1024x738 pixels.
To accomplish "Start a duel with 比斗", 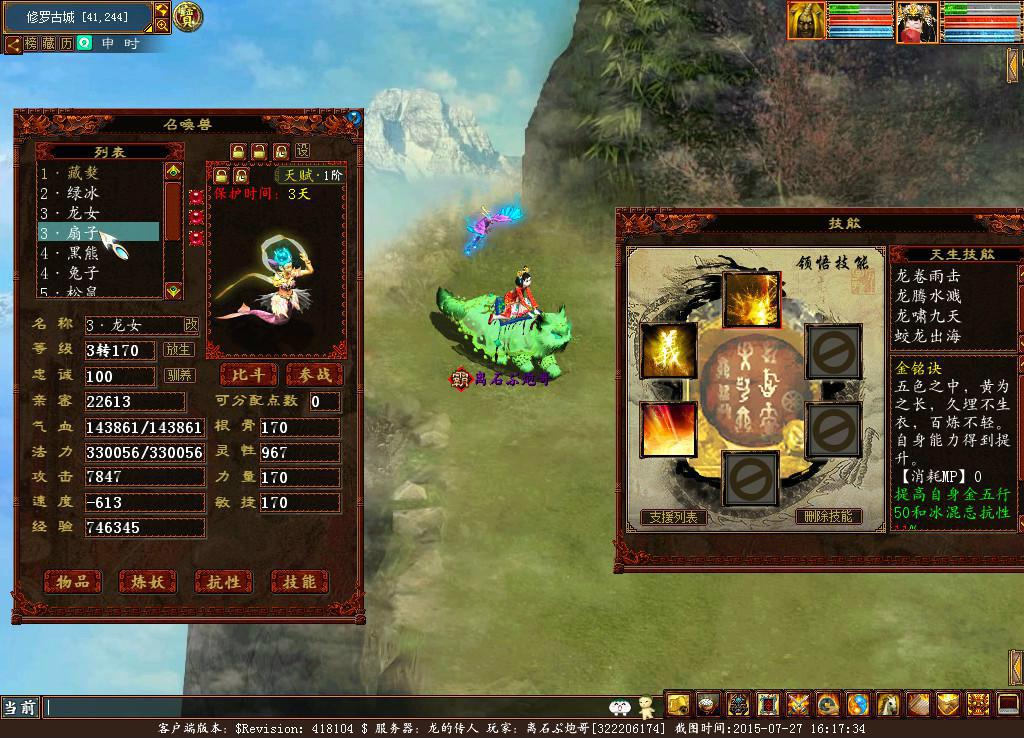I will 247,375.
